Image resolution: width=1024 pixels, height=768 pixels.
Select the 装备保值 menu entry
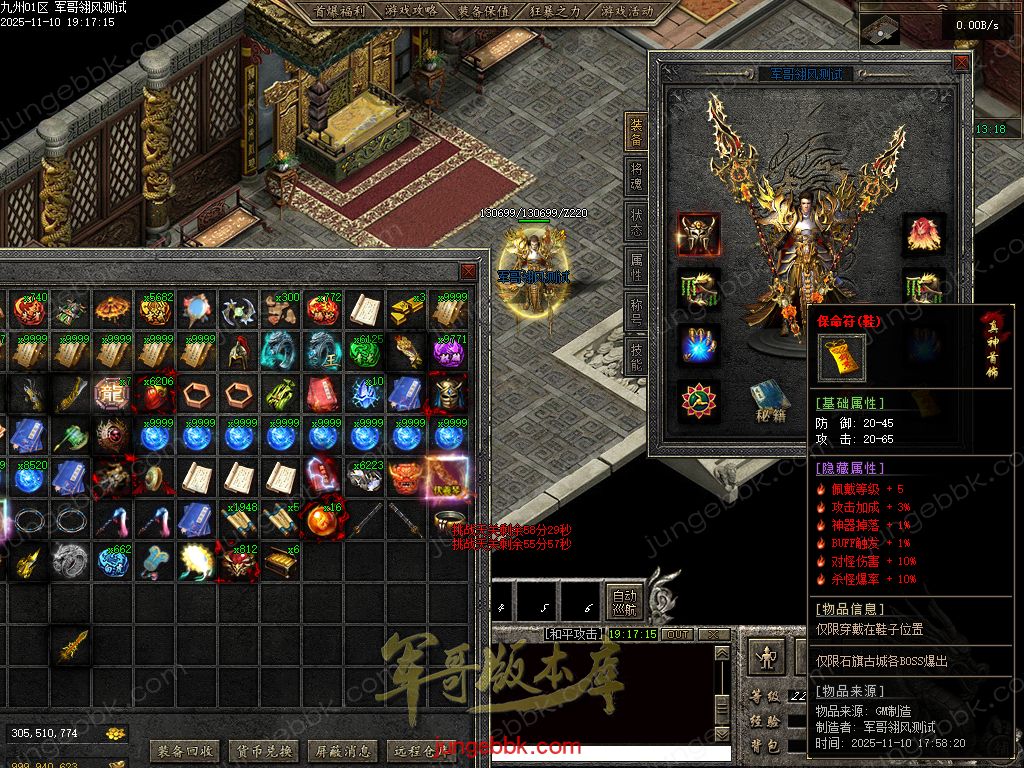483,12
